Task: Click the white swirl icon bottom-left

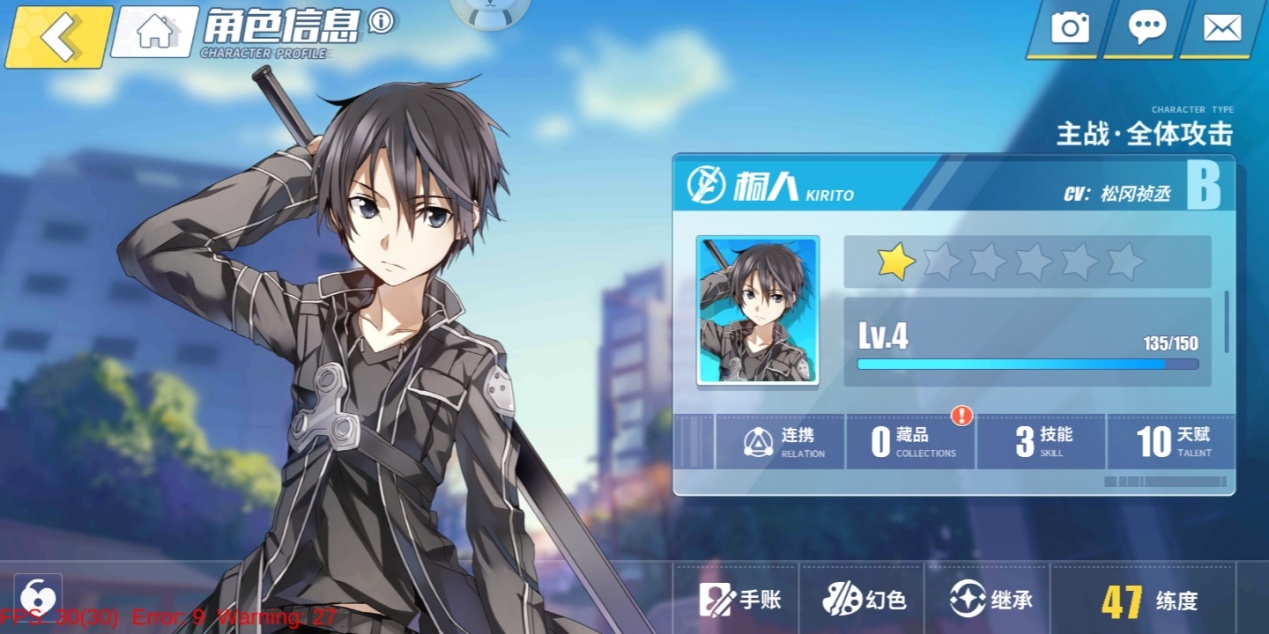Action: (x=38, y=593)
